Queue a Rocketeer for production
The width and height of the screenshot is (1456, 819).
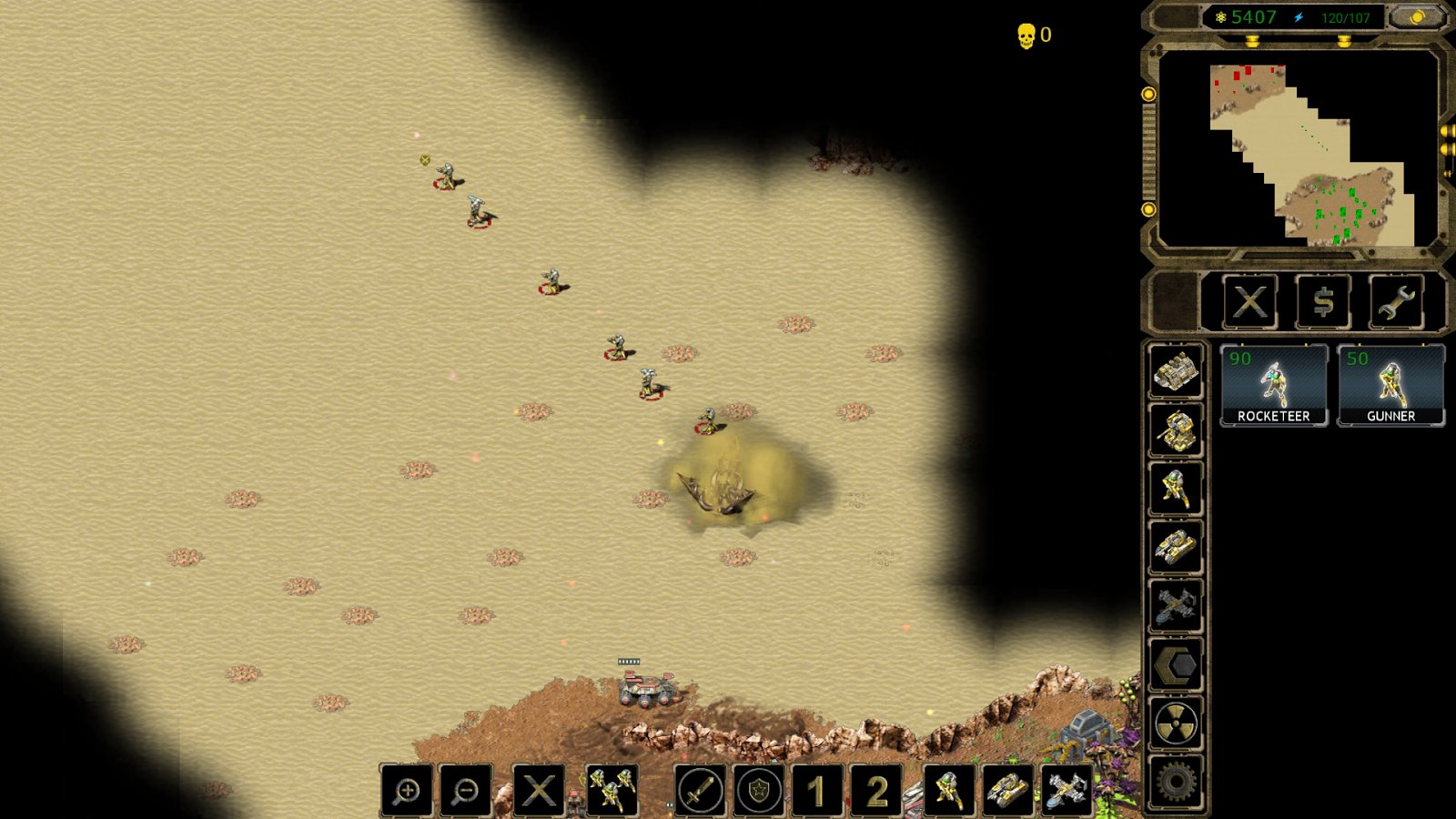(x=1273, y=386)
